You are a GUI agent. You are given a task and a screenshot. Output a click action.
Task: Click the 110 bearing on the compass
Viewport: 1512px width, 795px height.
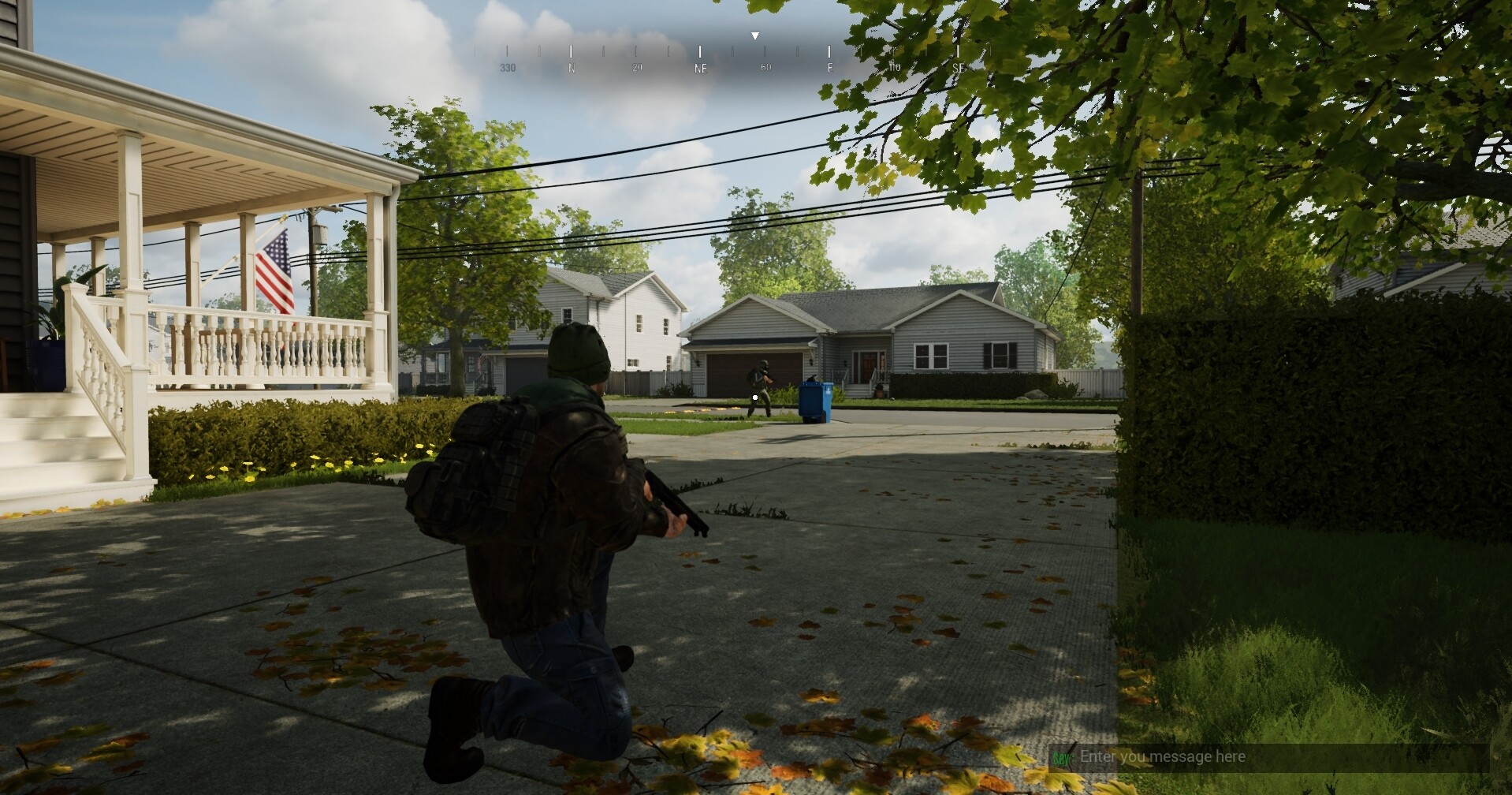[893, 68]
